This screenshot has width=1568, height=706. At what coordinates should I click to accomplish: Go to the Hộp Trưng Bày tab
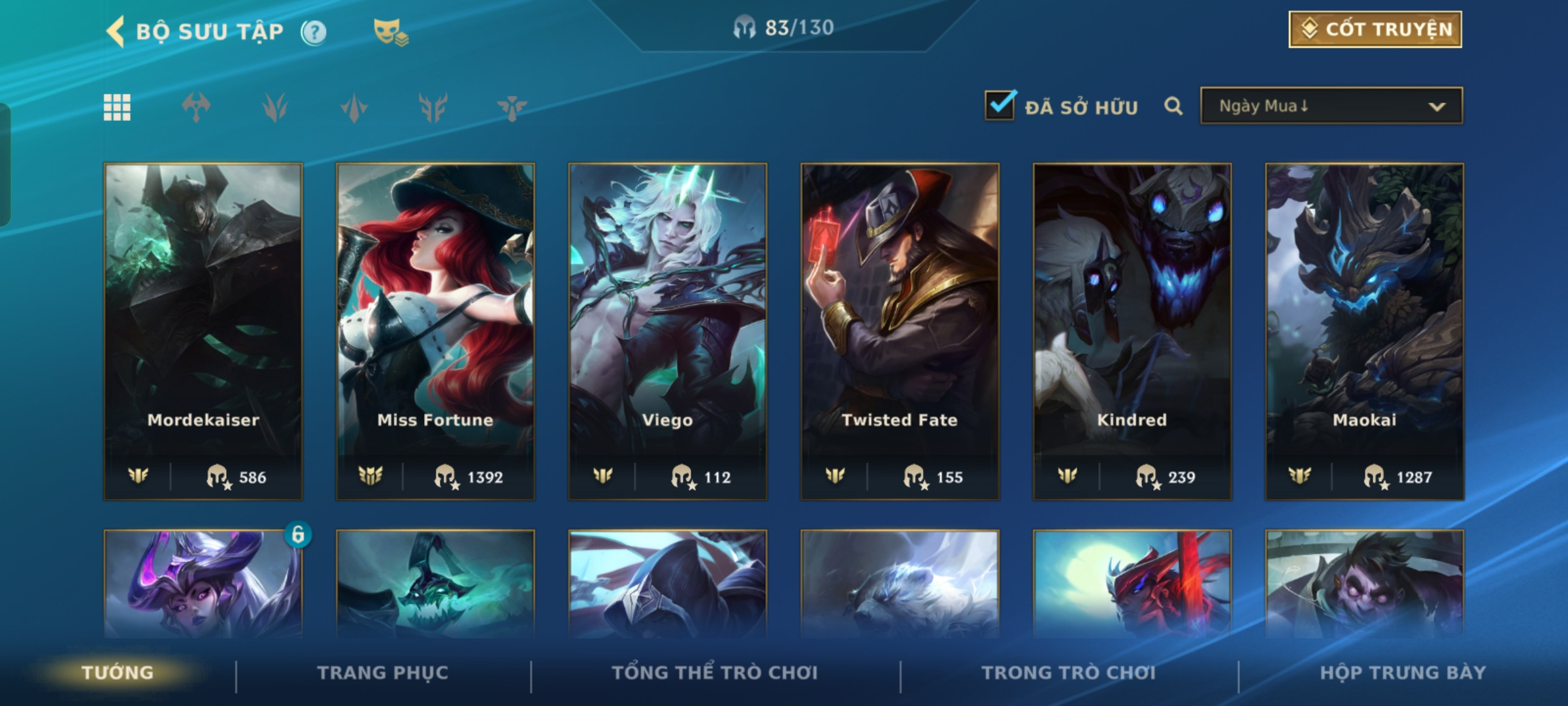coord(1403,673)
